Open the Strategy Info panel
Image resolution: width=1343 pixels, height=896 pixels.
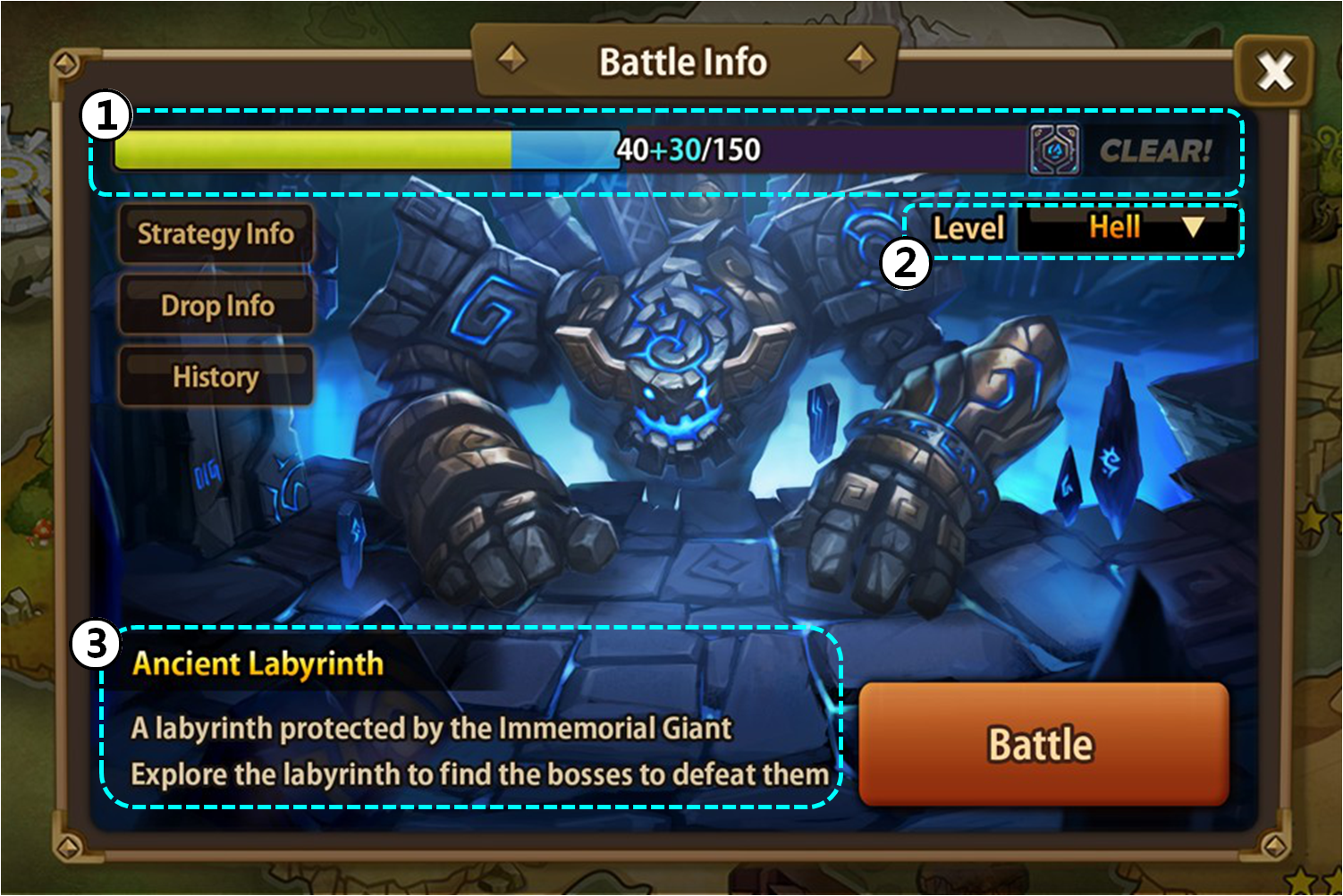pos(215,234)
